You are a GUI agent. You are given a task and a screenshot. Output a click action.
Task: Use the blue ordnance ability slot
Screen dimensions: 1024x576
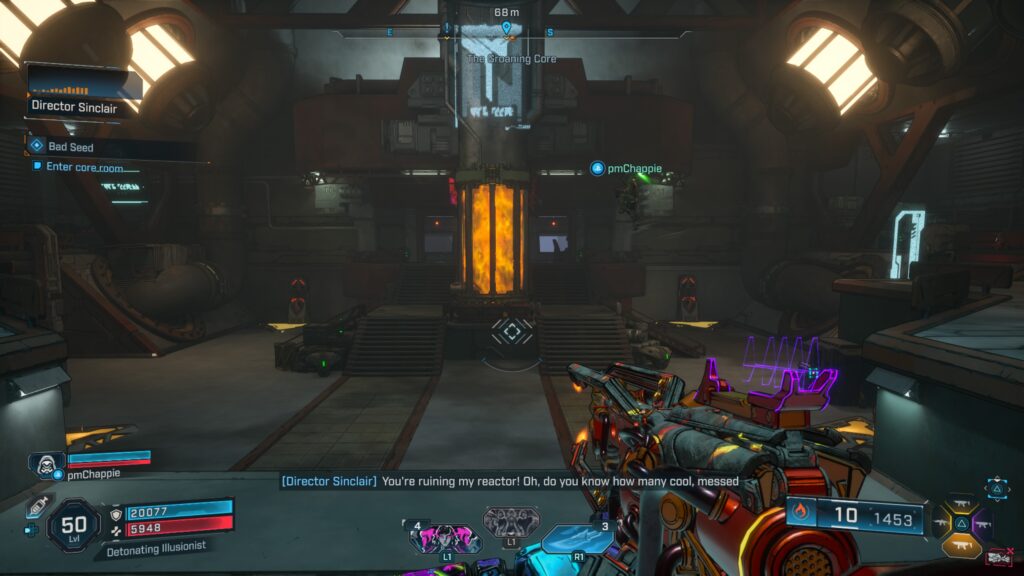[578, 540]
